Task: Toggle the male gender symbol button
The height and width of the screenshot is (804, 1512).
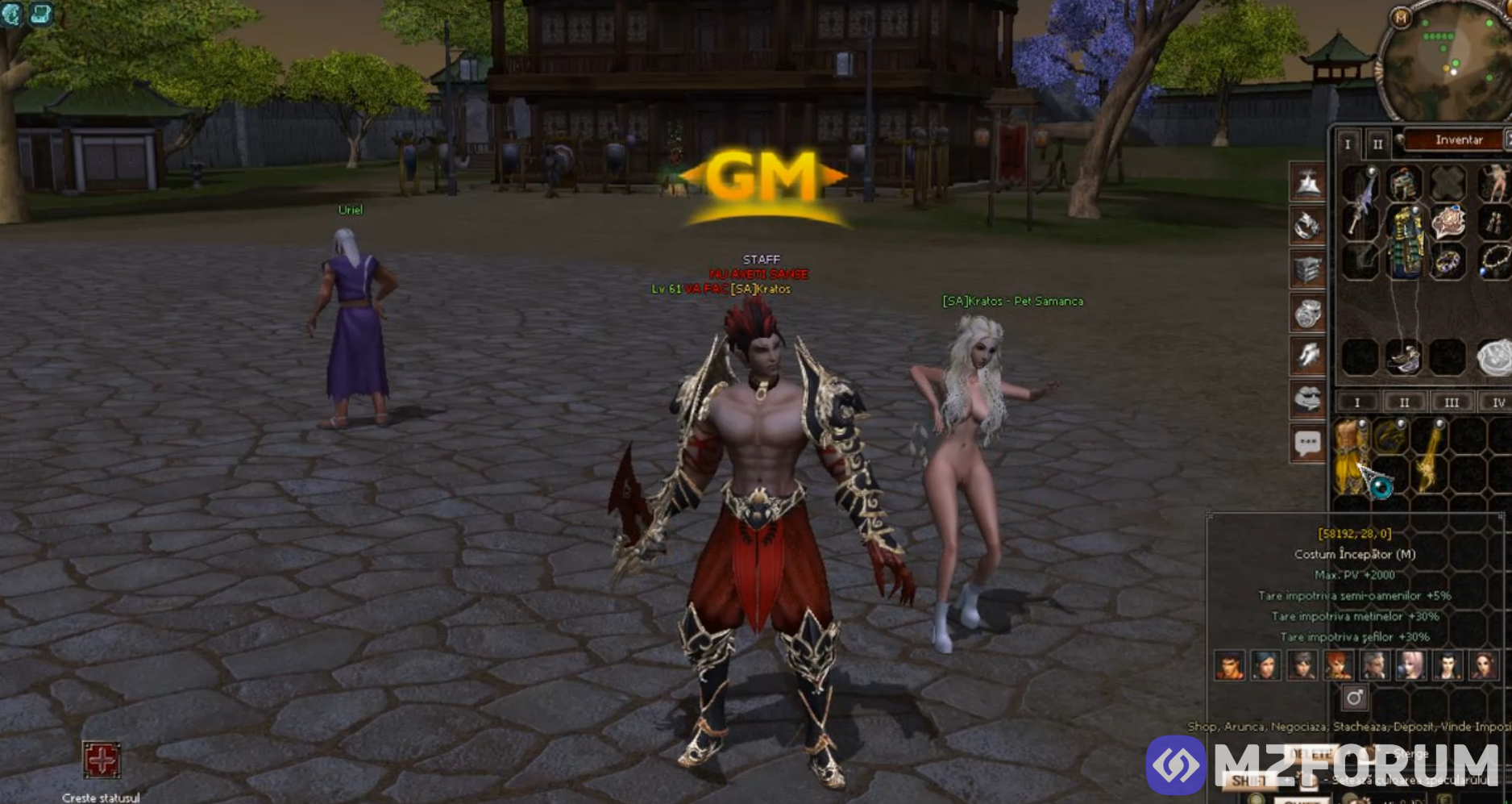Action: [1354, 698]
